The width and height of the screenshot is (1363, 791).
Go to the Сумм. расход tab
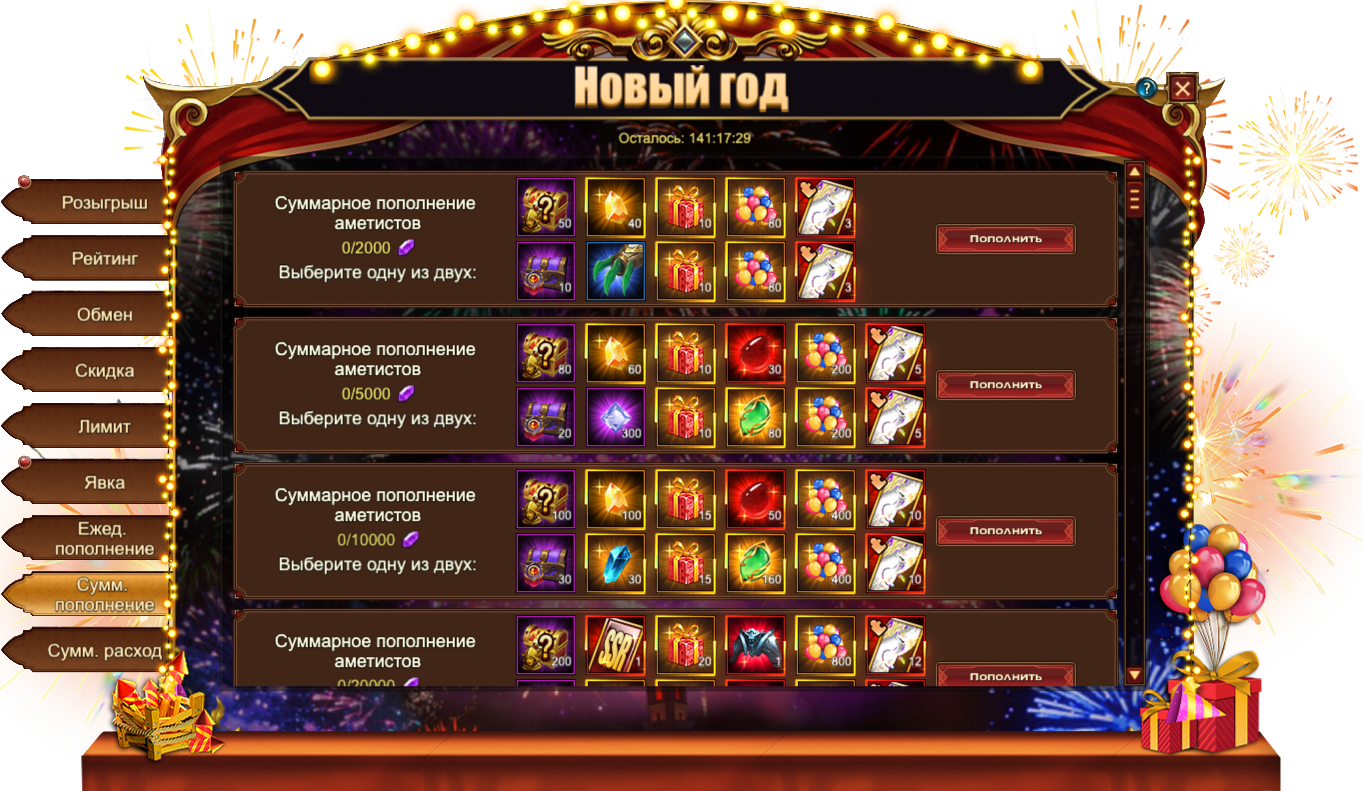pyautogui.click(x=100, y=651)
